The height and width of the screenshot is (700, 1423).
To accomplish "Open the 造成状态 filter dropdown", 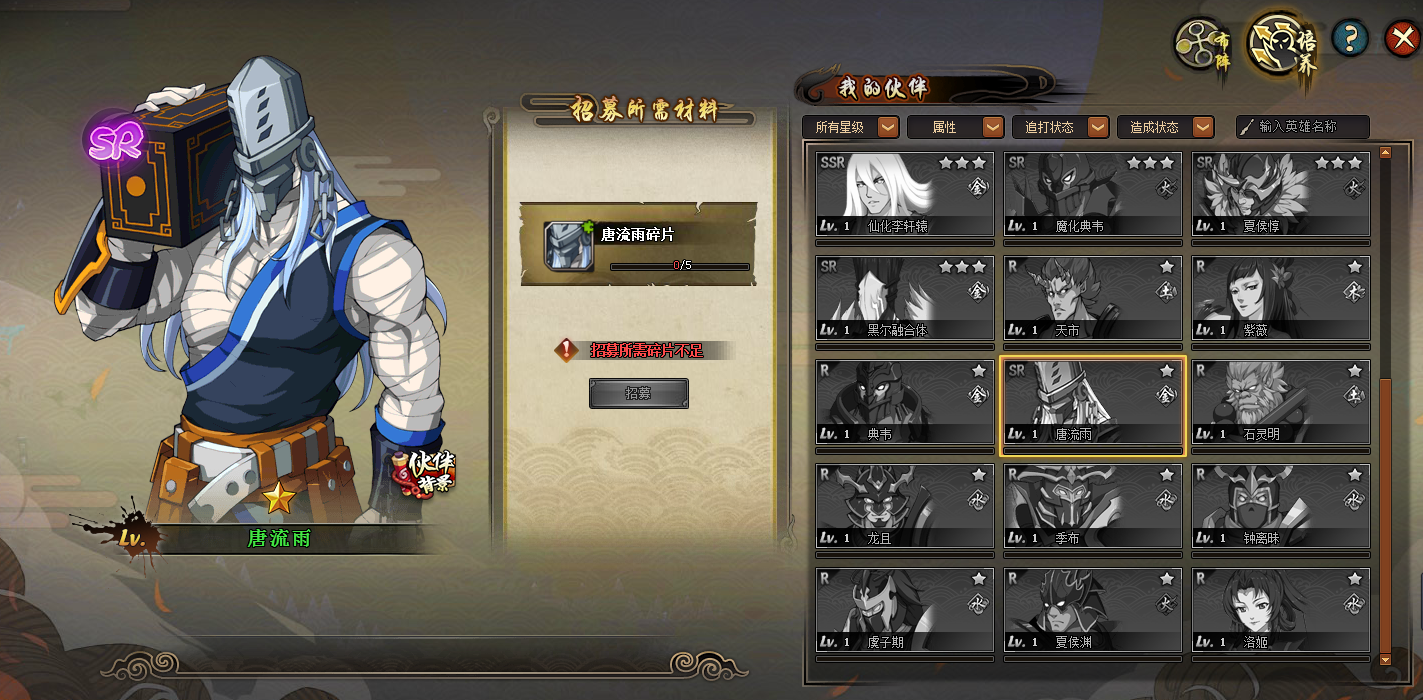I will tap(1165, 127).
